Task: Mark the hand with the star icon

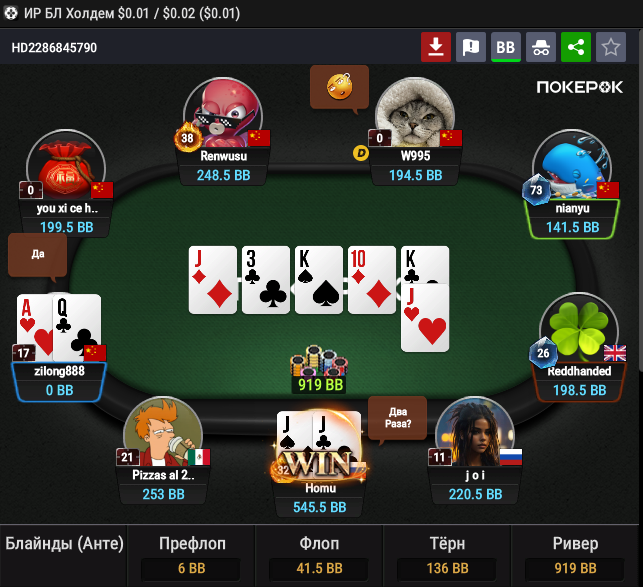Action: [610, 46]
